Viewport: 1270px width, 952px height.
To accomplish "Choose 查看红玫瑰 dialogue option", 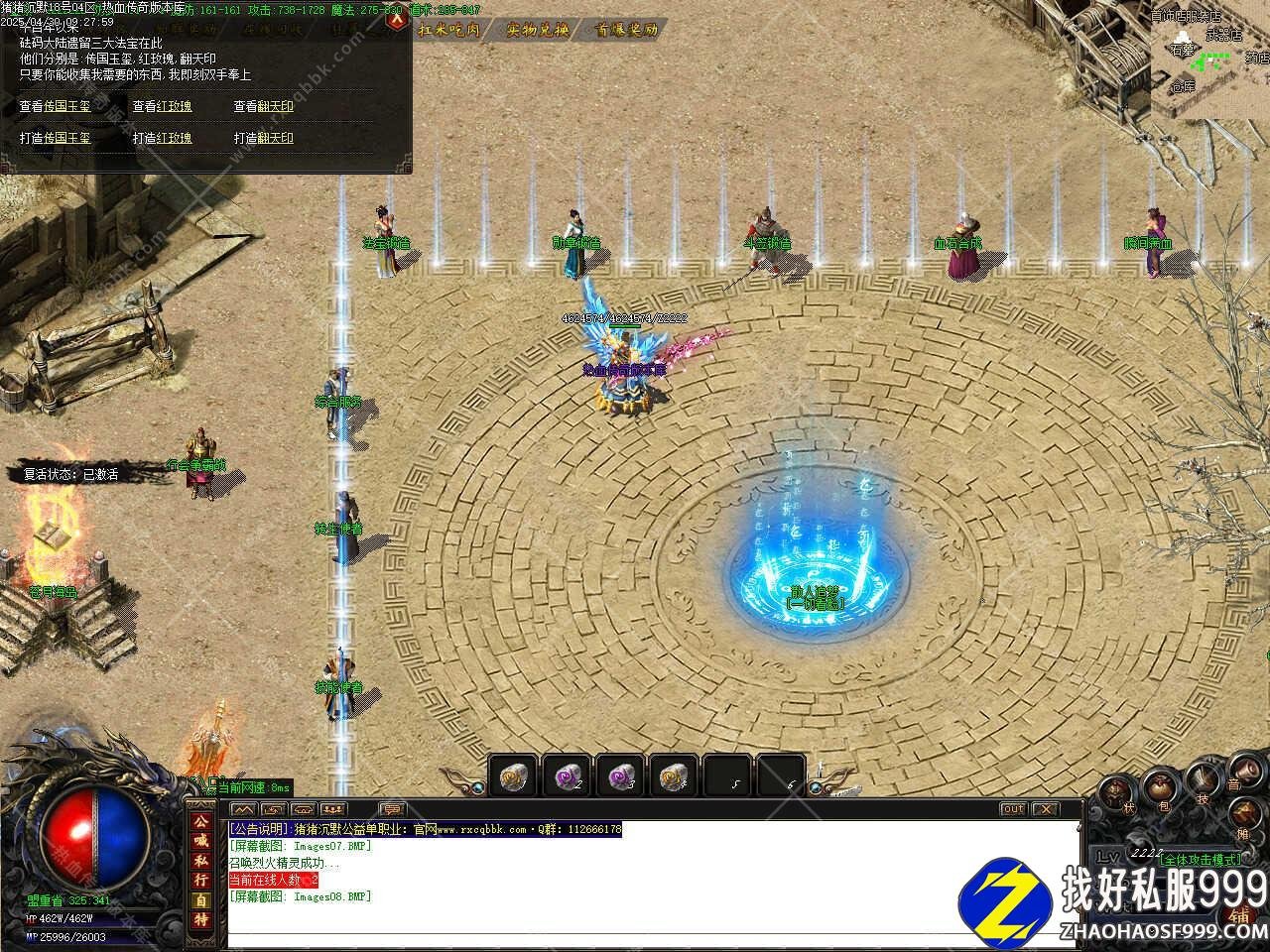I will 163,106.
